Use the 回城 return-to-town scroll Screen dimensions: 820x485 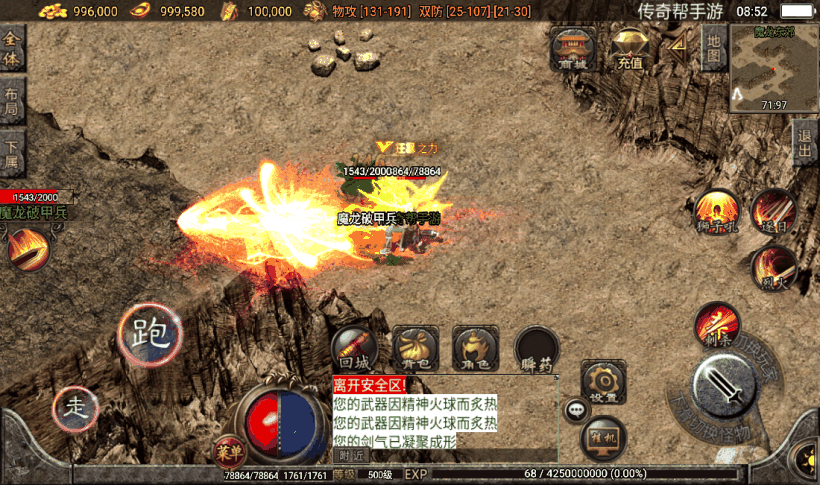tap(355, 349)
